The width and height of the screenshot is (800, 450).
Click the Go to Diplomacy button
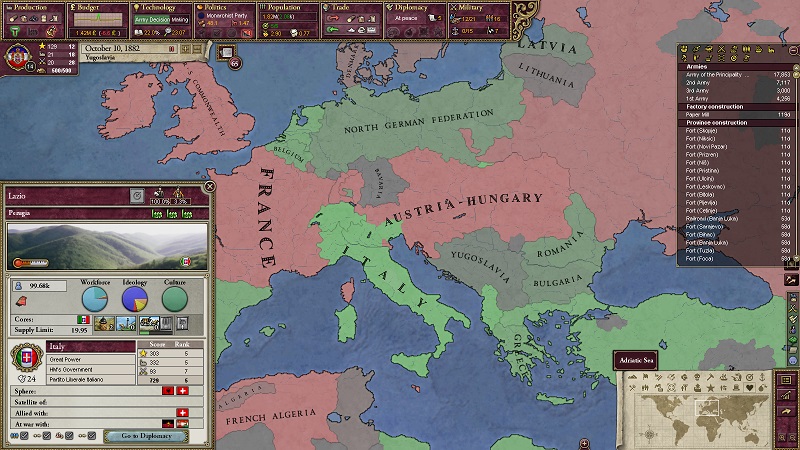[146, 436]
